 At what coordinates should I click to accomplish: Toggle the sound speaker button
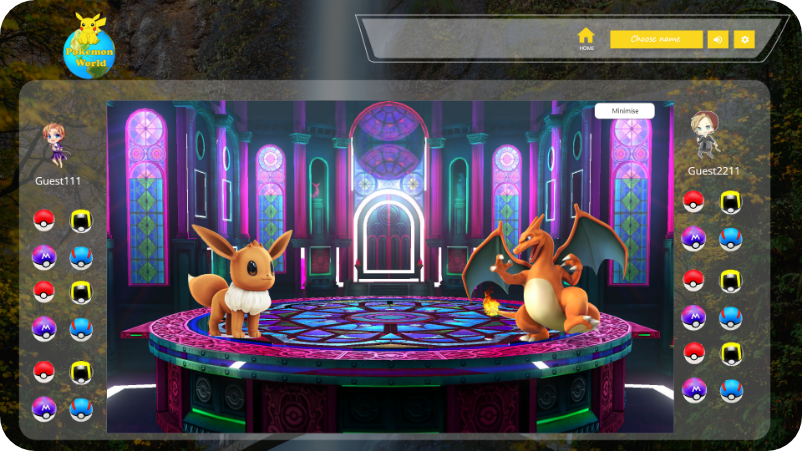tap(718, 39)
